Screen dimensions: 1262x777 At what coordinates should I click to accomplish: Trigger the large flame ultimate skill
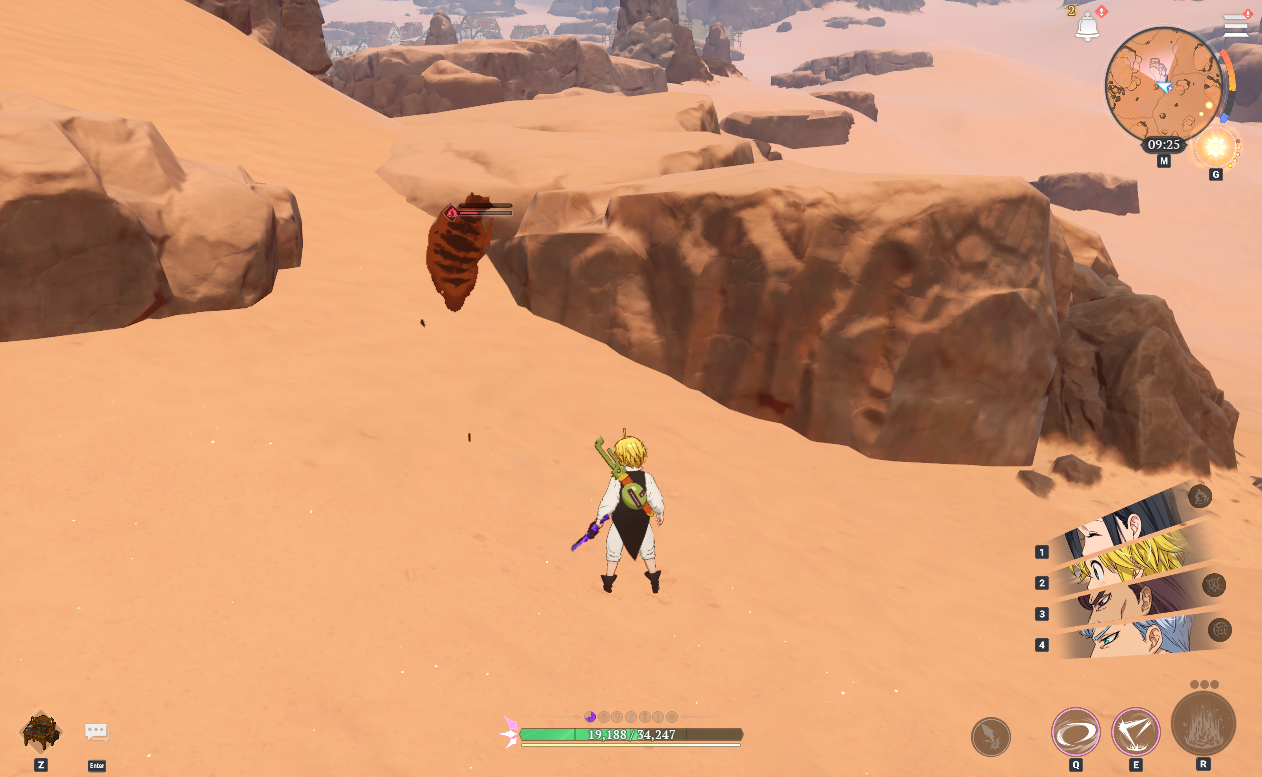1203,724
